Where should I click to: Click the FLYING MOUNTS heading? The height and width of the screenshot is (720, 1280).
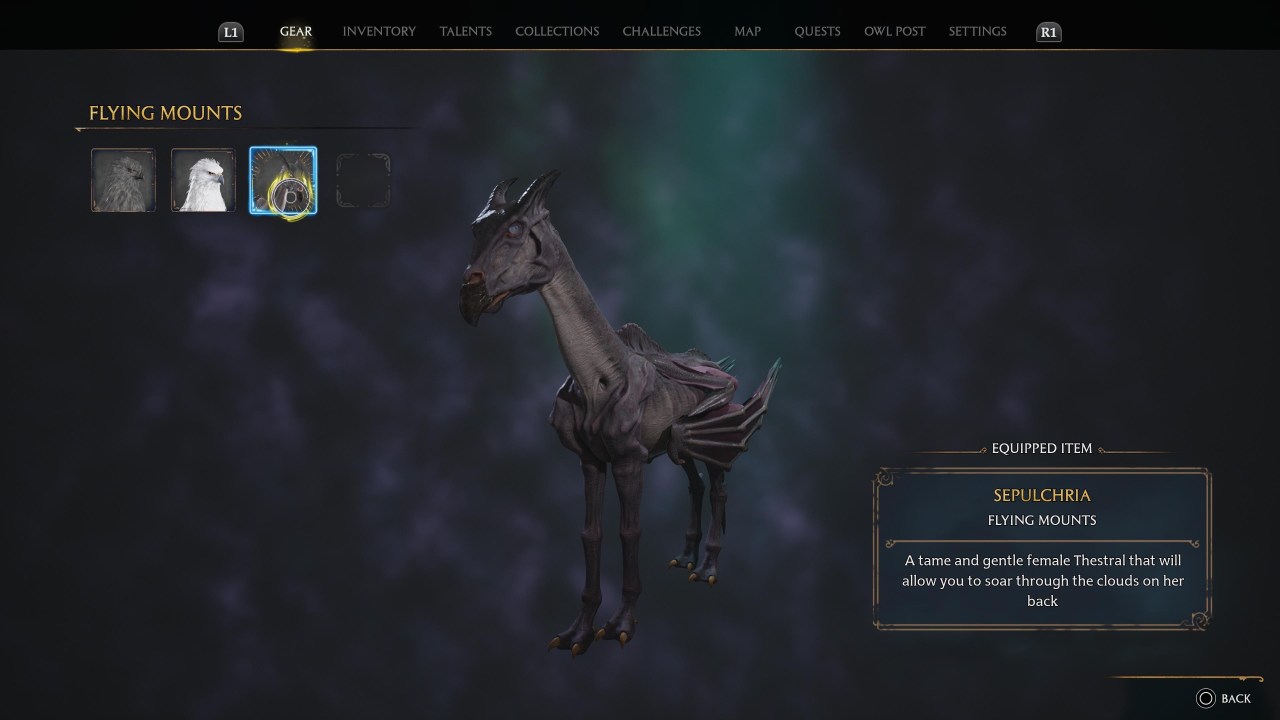pyautogui.click(x=164, y=113)
